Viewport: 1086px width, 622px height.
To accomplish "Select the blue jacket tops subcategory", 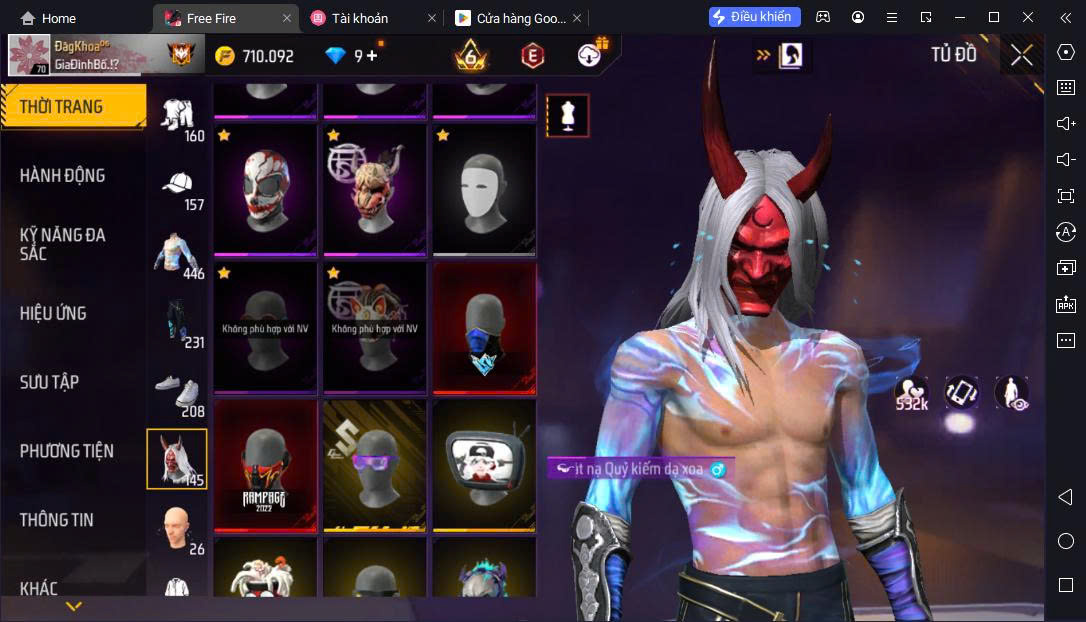I will pos(178,254).
